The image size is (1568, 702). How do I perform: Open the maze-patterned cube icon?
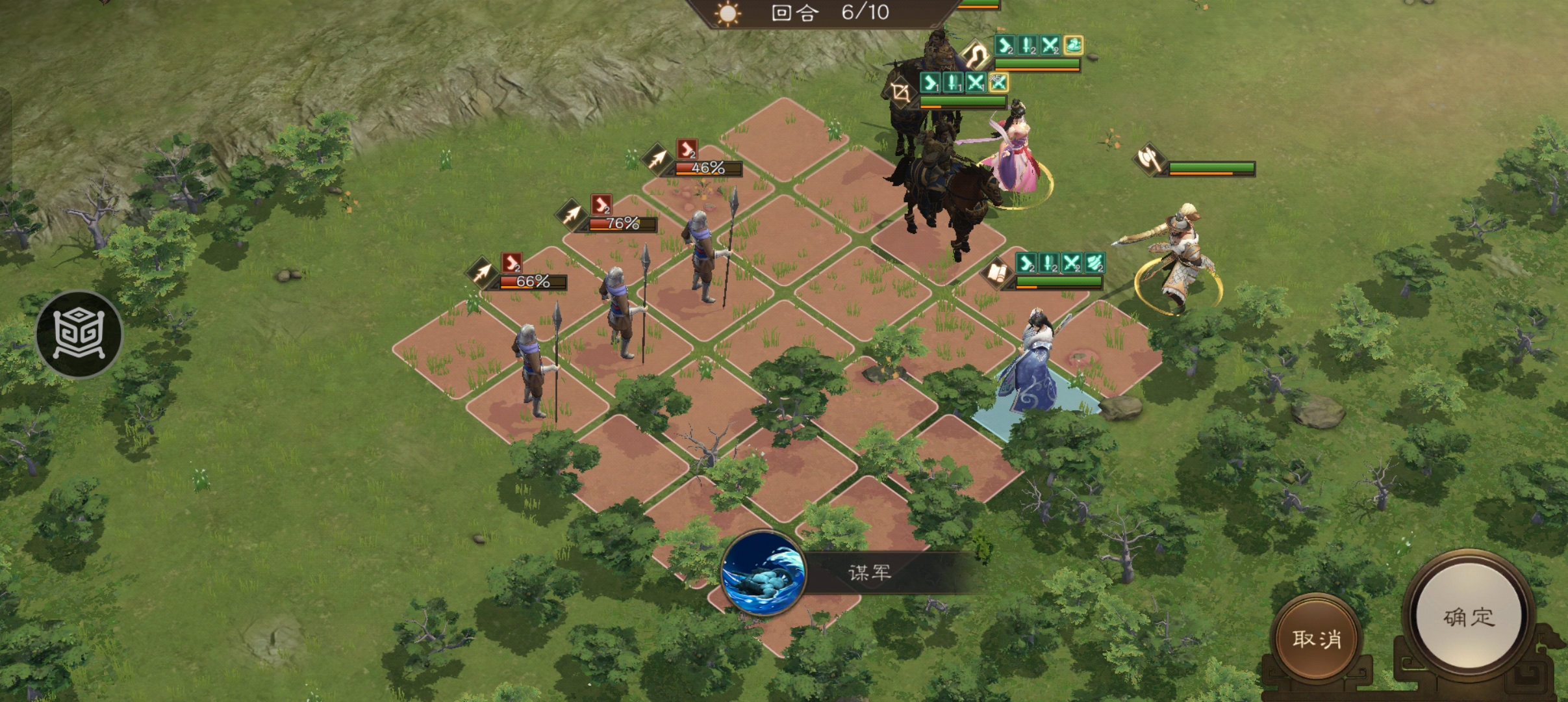click(x=79, y=333)
